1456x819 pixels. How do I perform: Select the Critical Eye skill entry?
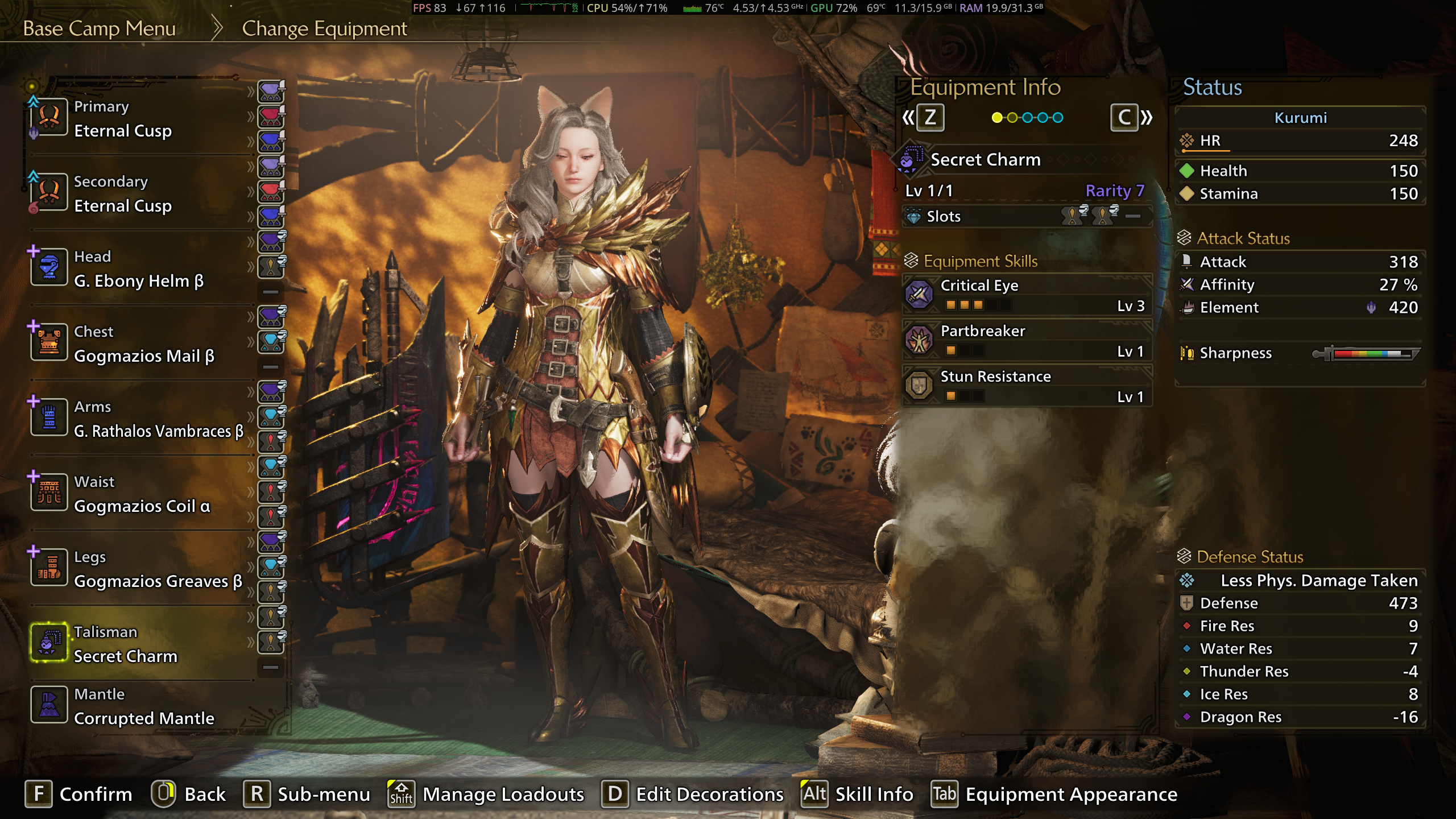point(1027,295)
